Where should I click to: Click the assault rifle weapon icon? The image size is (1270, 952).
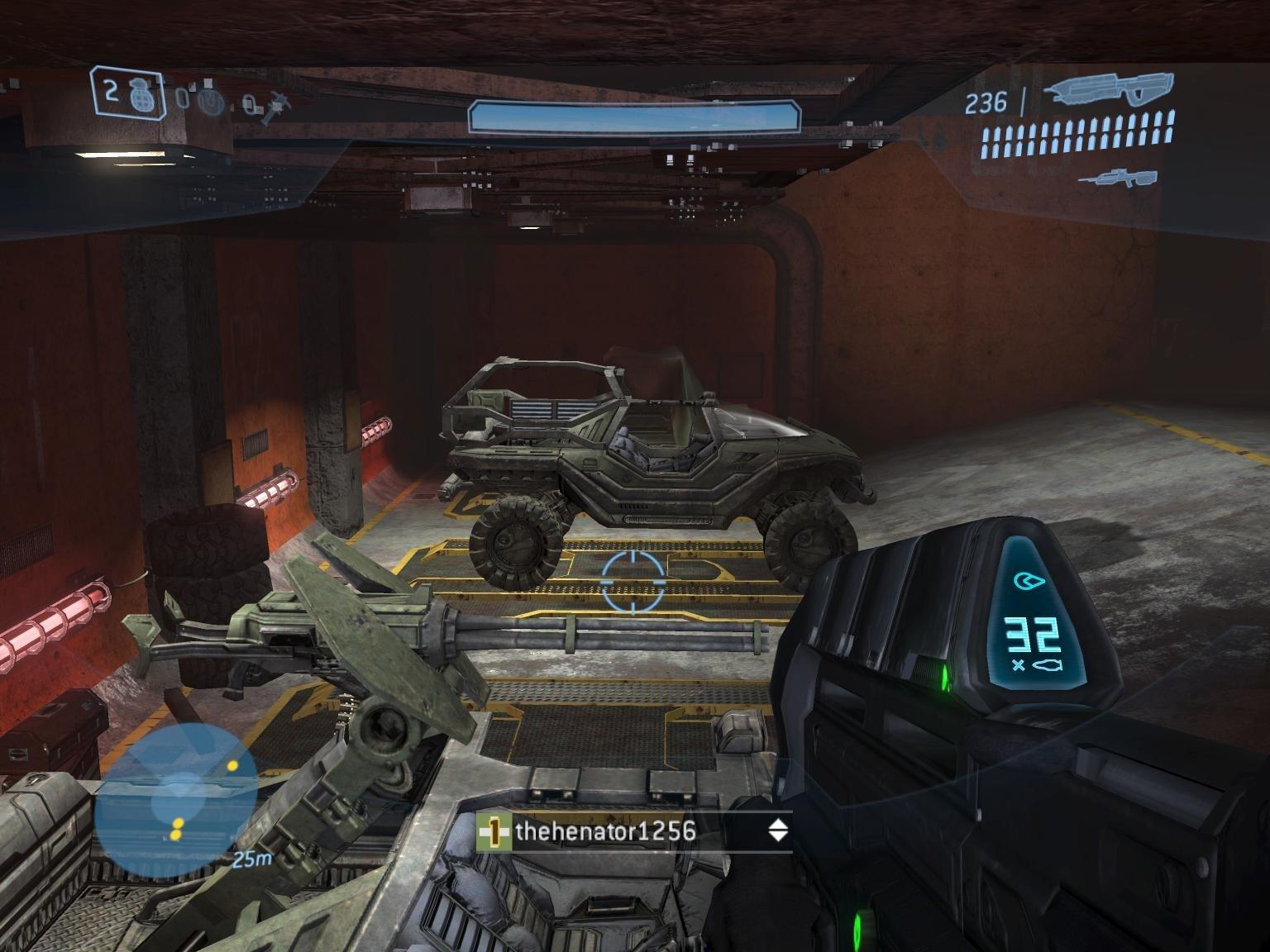pos(1108,91)
